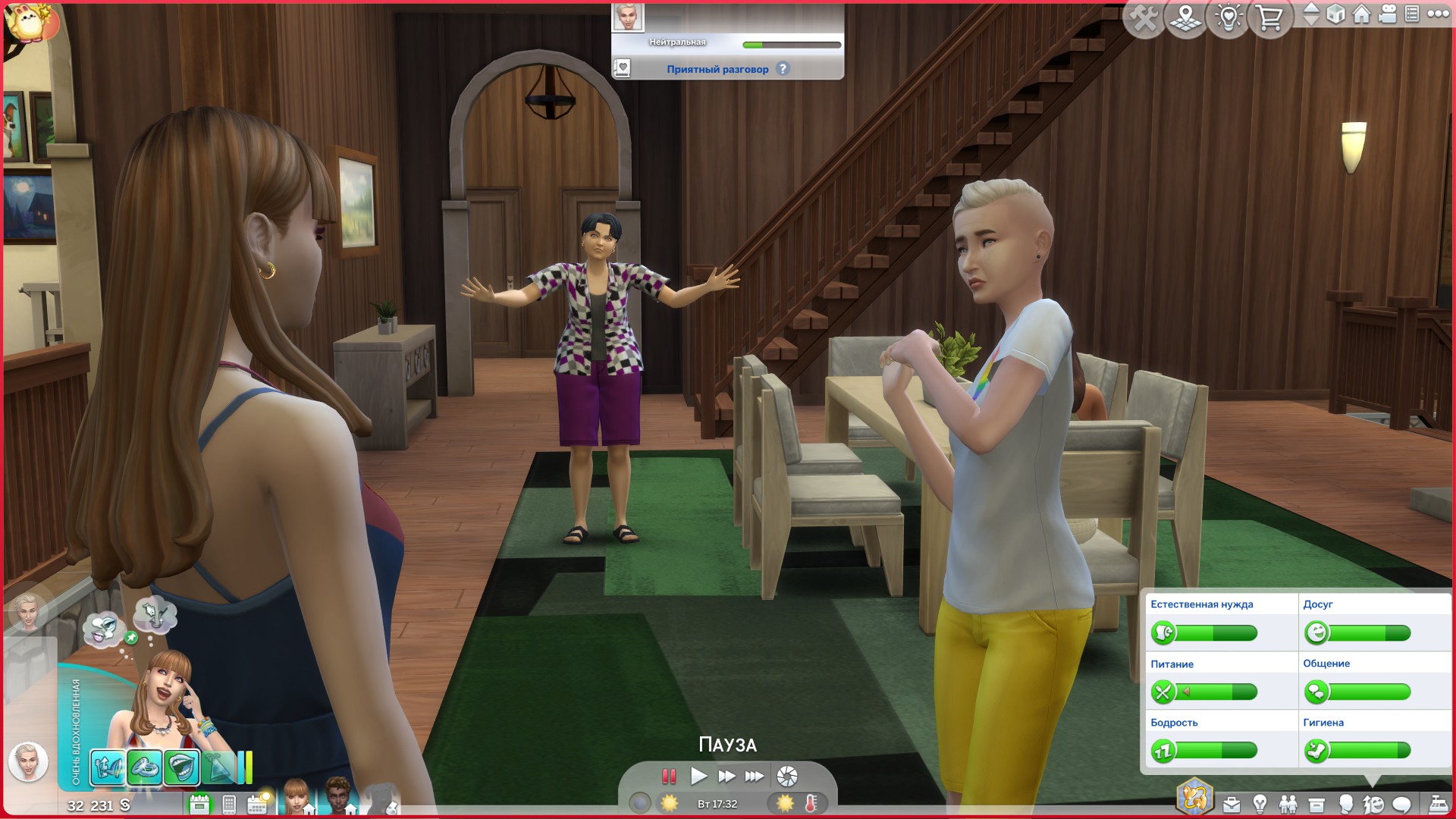
Task: Open the careers briefcase panel
Action: click(1232, 804)
